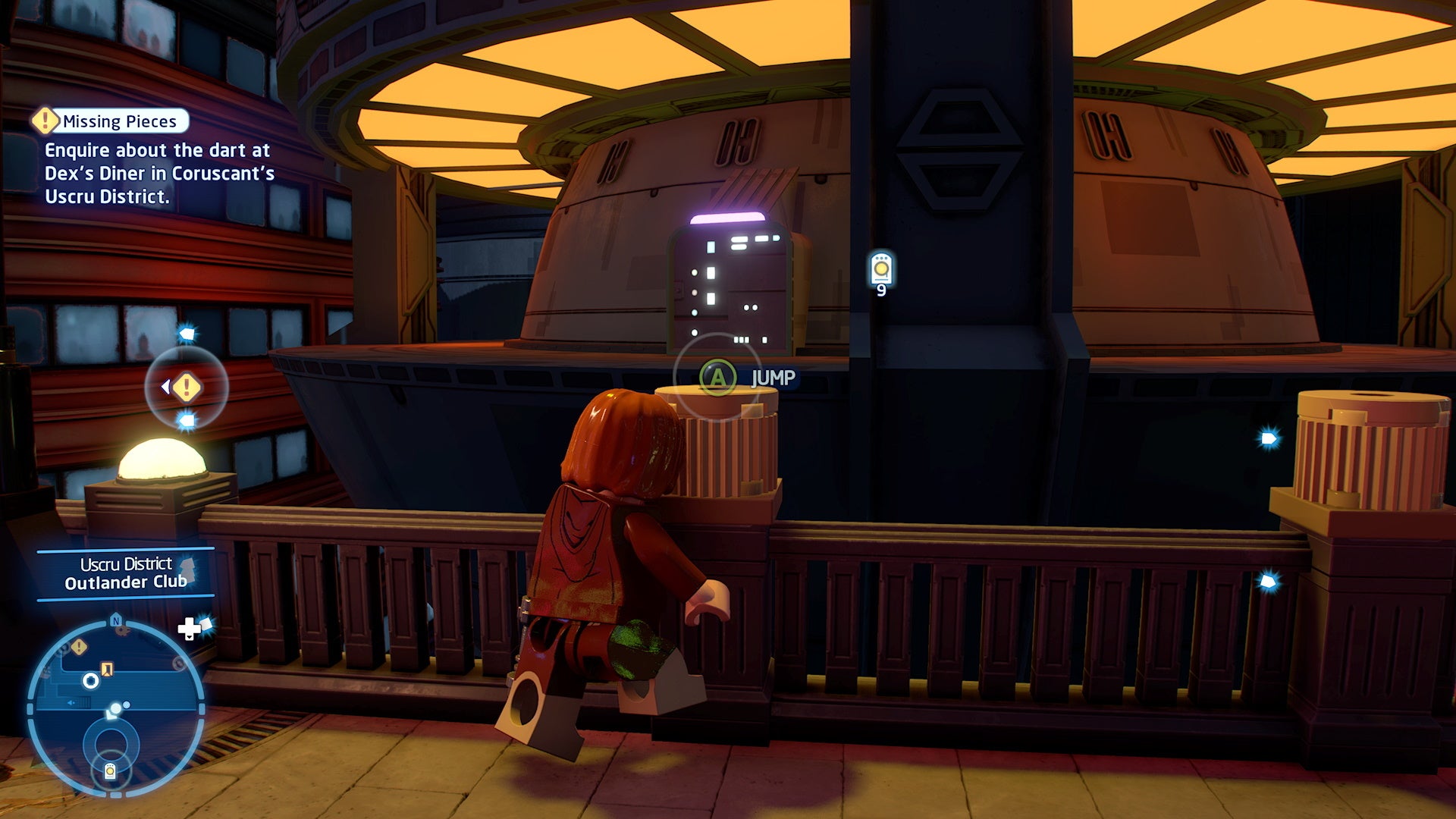Screen dimensions: 1456x819
Task: Click the left-pointing arrow beside the waypoint marker
Action: point(165,386)
